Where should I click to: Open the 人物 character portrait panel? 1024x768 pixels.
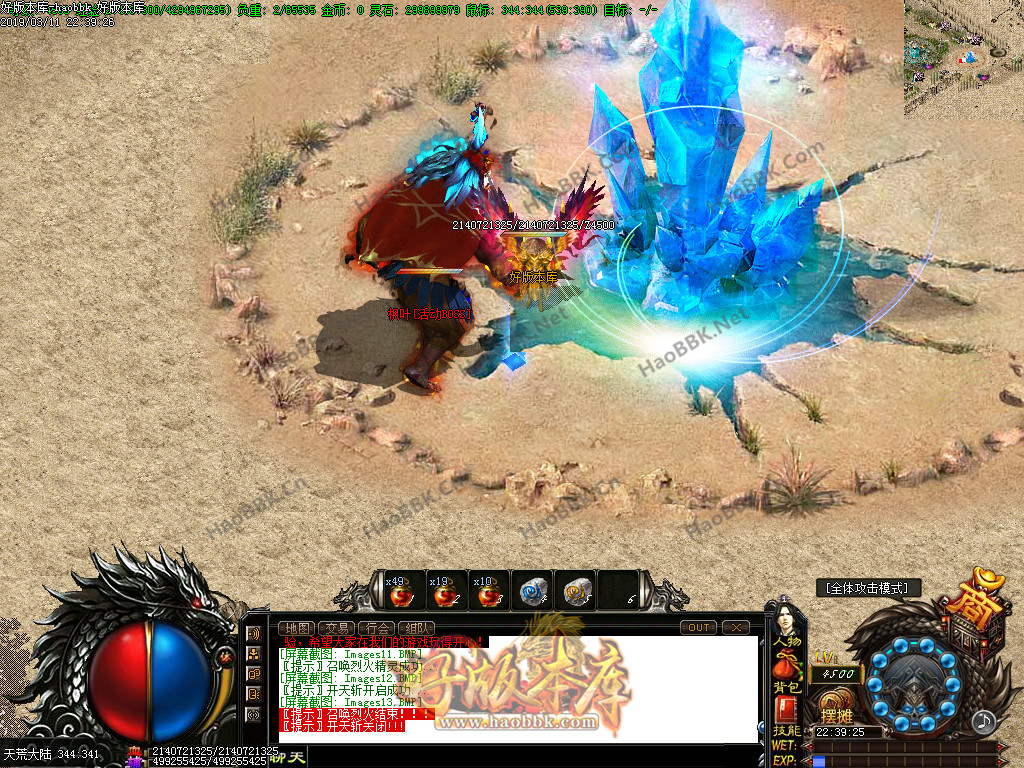[x=786, y=625]
